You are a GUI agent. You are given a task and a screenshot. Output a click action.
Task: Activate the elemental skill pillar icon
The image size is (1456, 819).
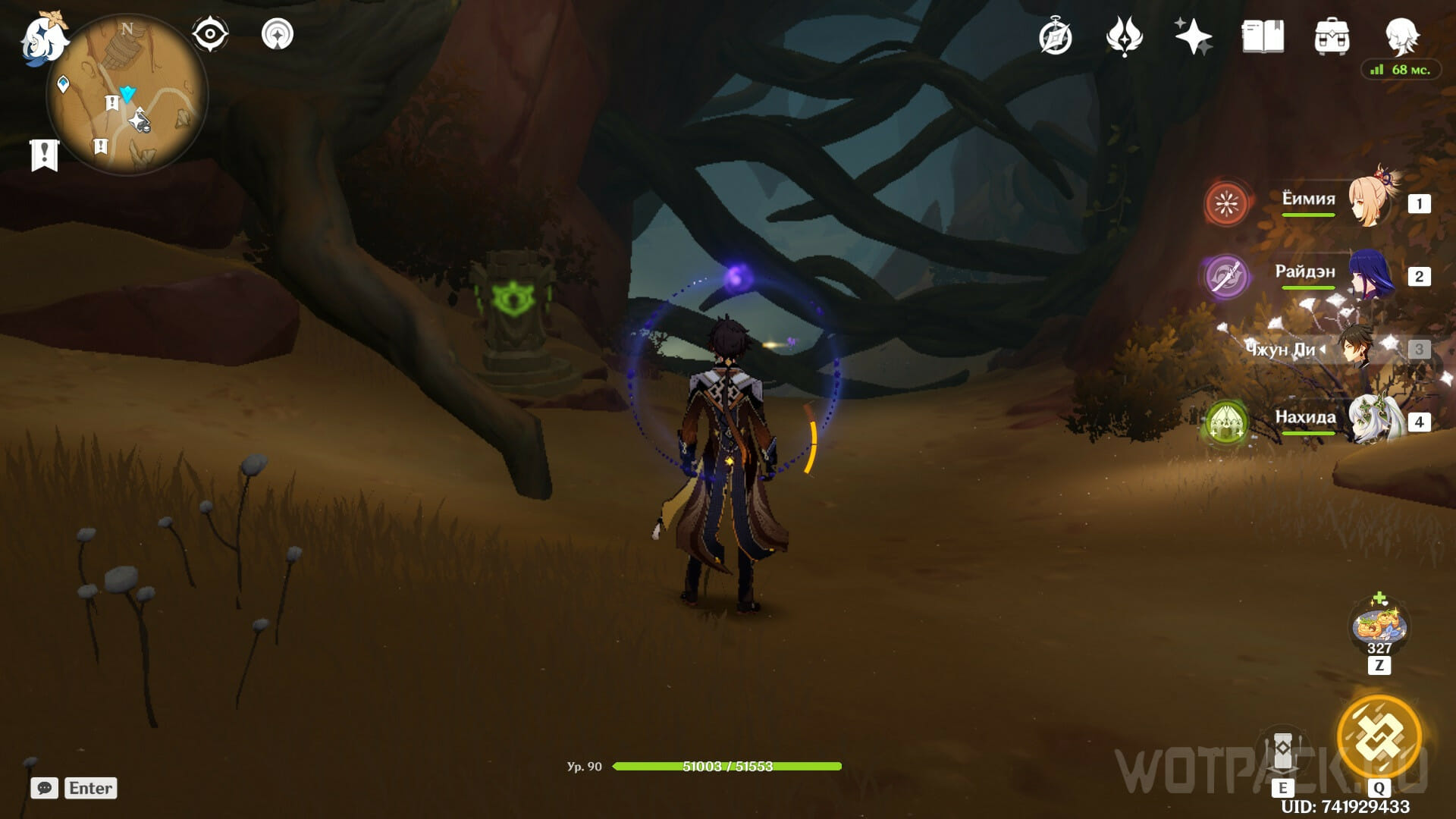1282,752
